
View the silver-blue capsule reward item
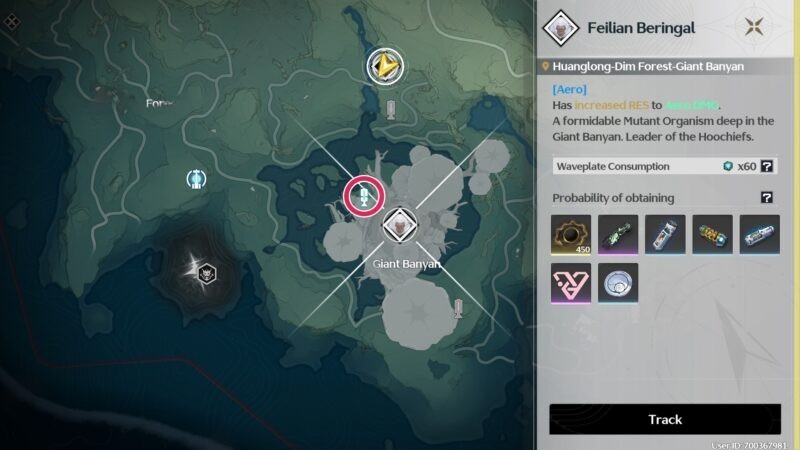[x=759, y=234]
